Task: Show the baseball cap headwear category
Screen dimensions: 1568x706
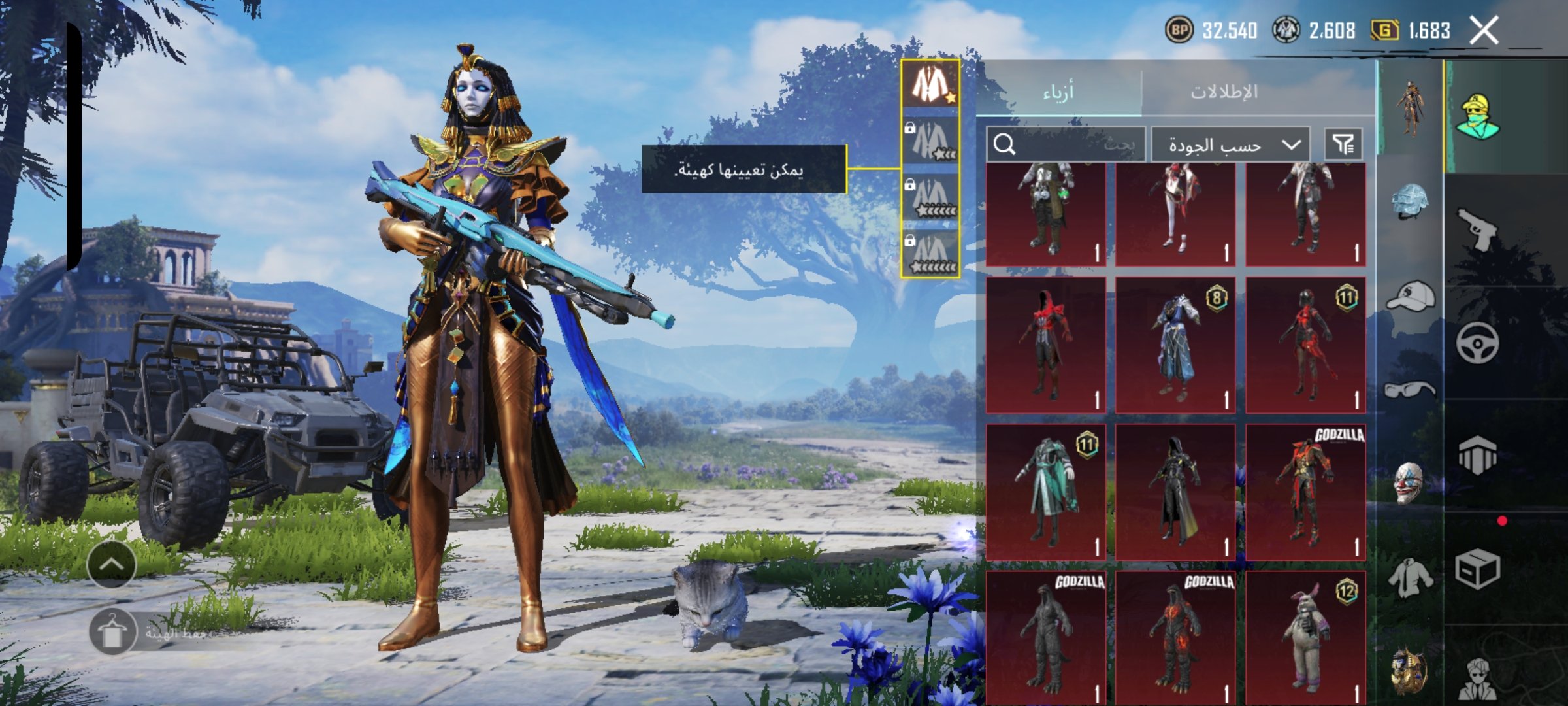Action: point(1410,297)
